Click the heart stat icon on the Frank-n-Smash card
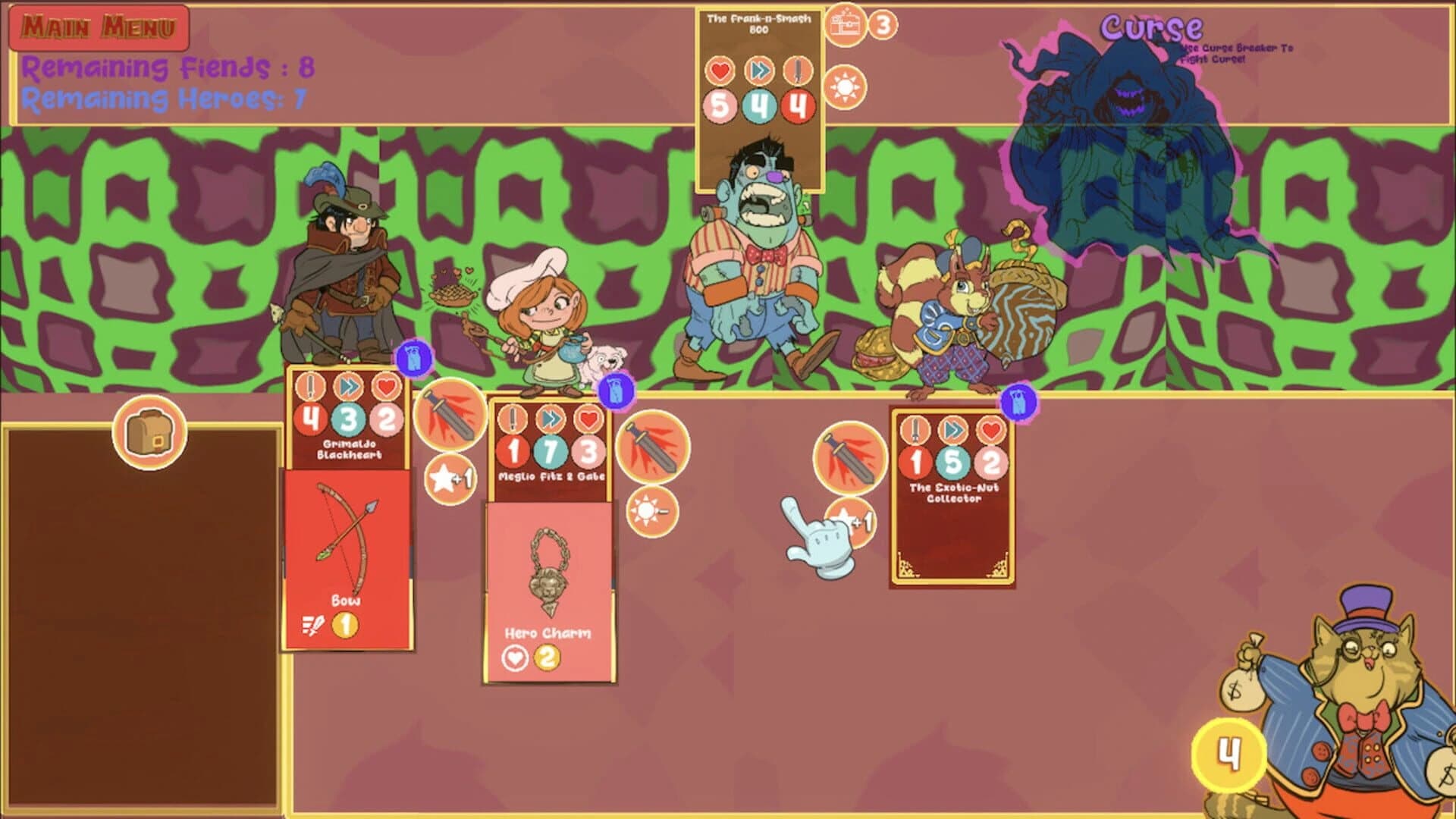Screen dimensions: 1456x819 point(722,68)
